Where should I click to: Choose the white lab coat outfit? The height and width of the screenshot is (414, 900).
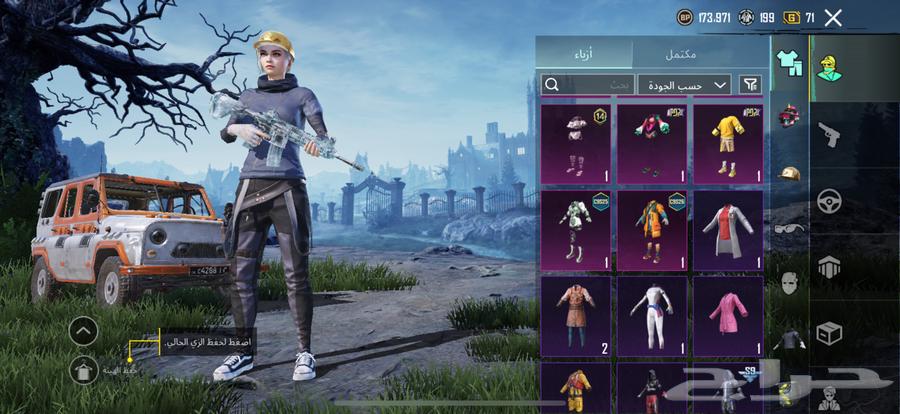tap(728, 229)
